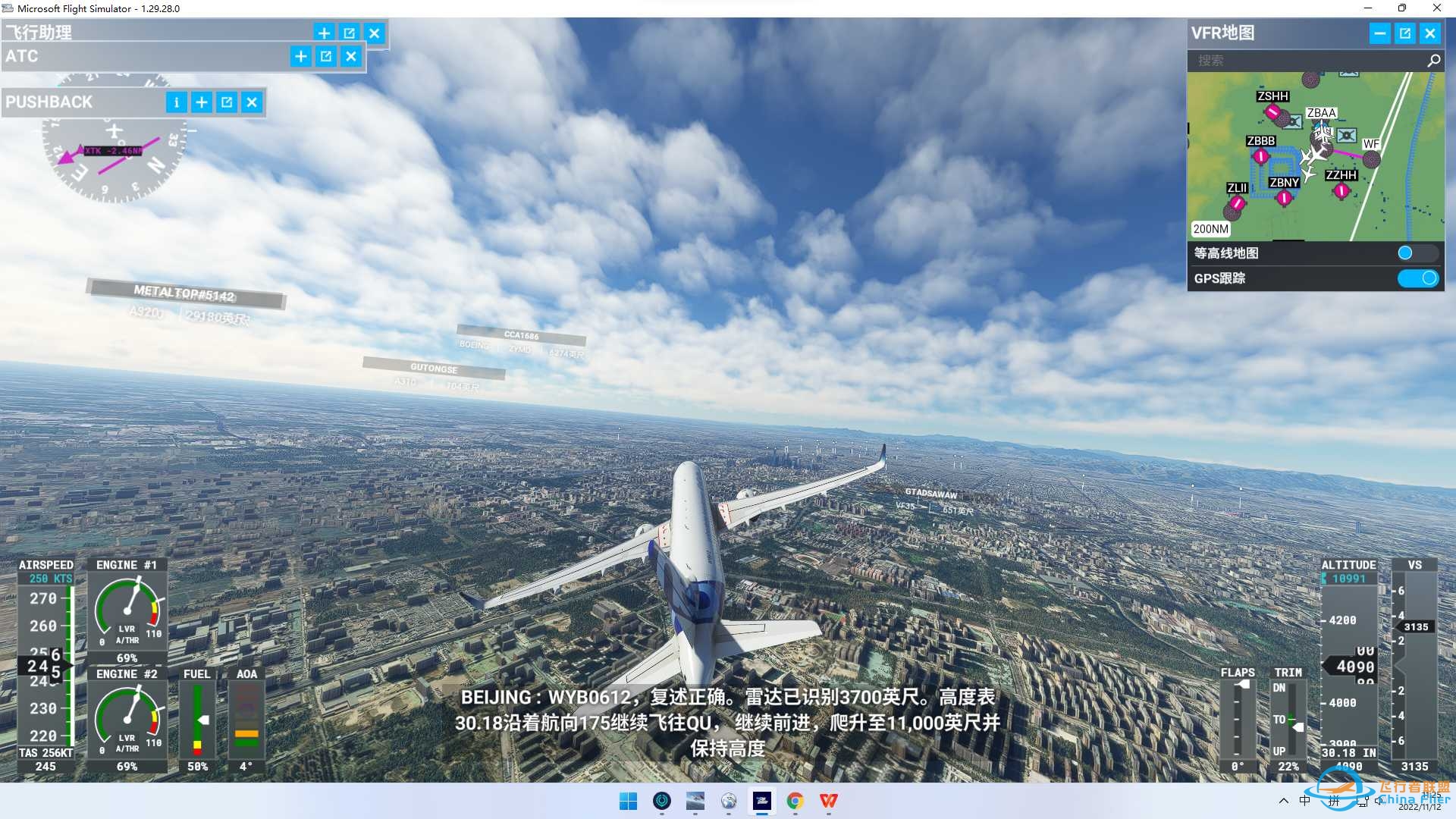Toggle the 等高线地图 switch
This screenshot has height=819, width=1456.
tap(1417, 253)
